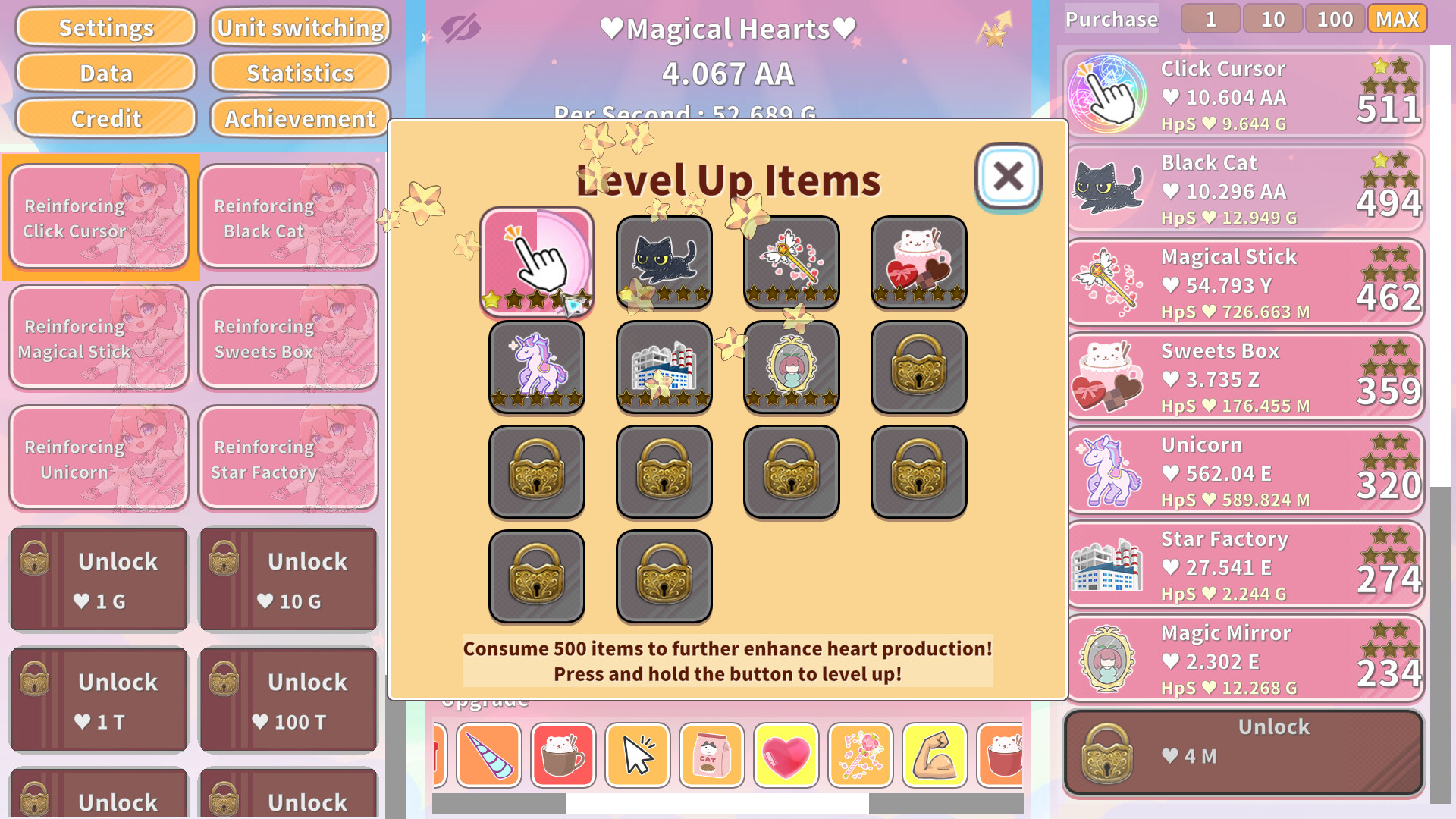Set purchase quantity to 100
1456x819 pixels.
pos(1335,19)
